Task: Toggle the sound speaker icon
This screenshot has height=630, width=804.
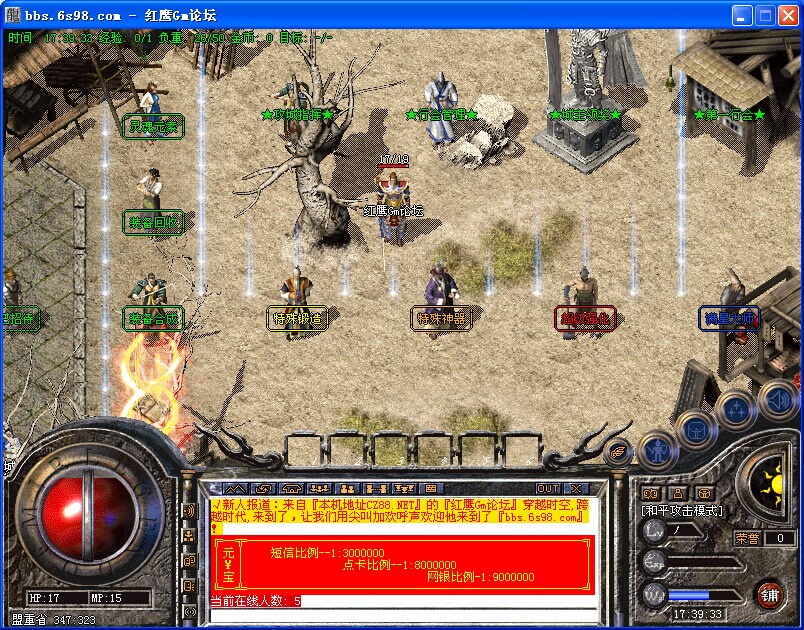Action: pyautogui.click(x=777, y=399)
